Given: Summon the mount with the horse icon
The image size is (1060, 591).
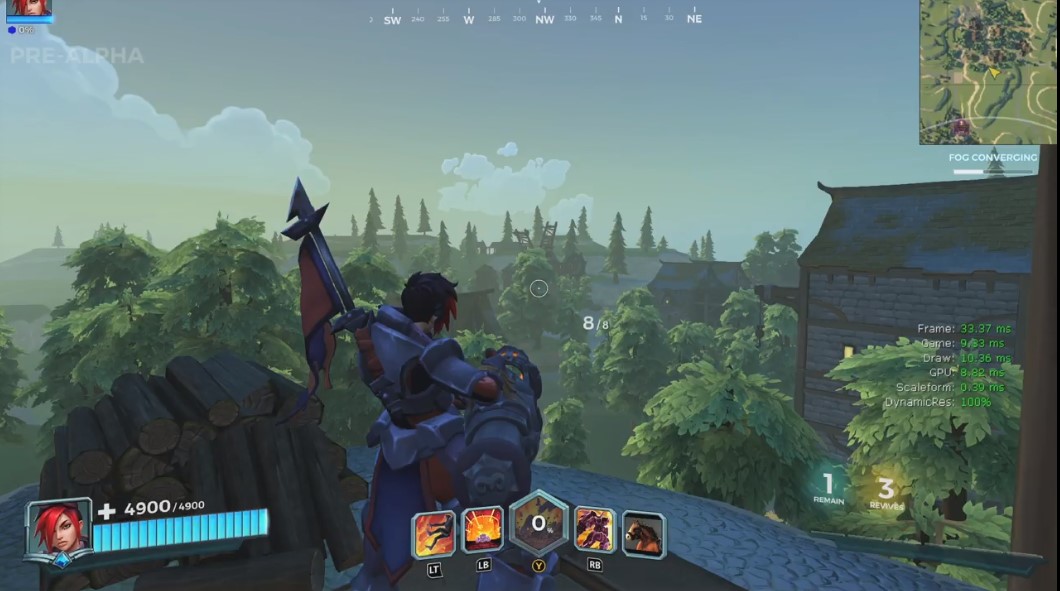Looking at the screenshot, I should [643, 534].
